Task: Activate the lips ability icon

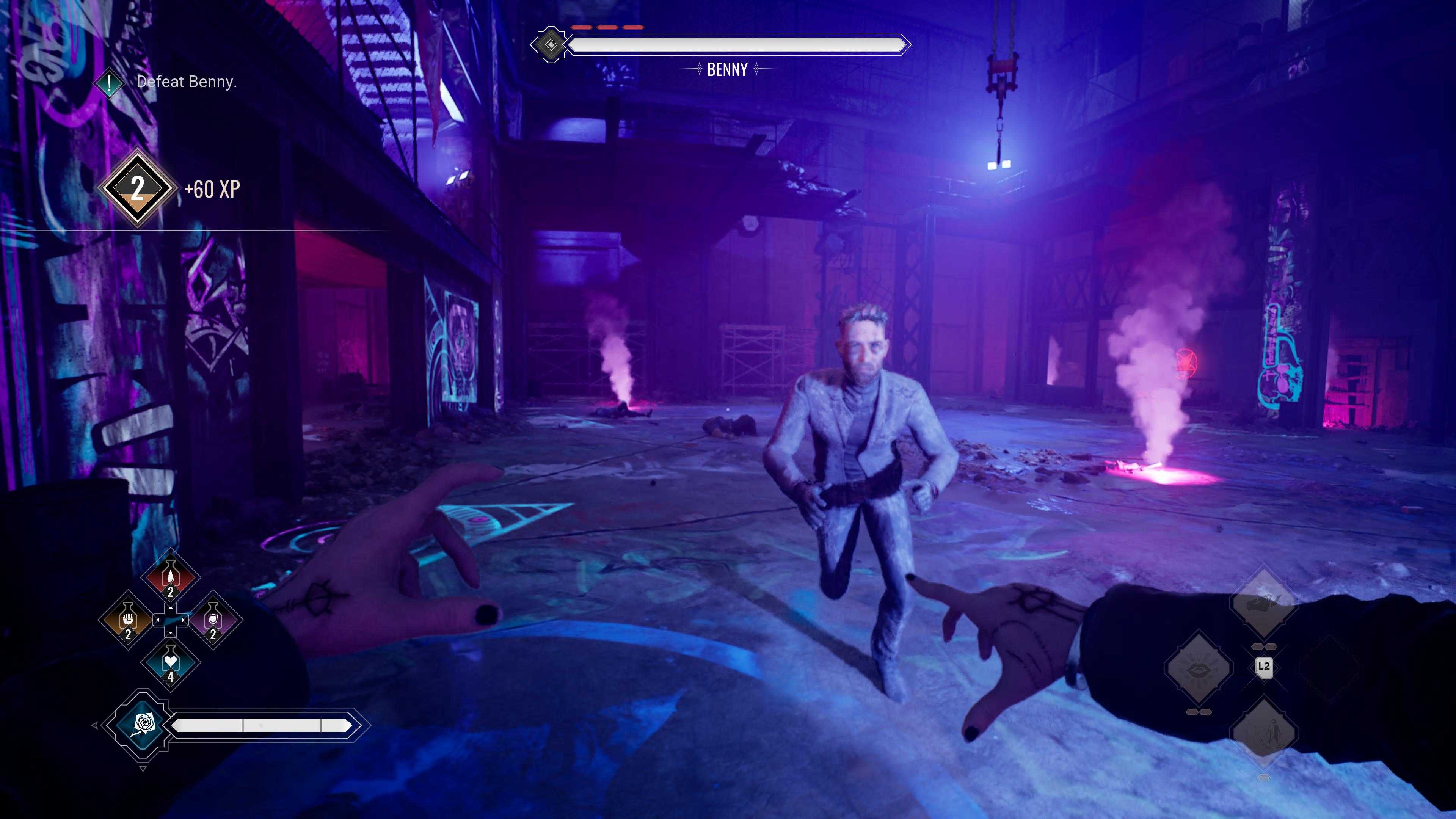Action: point(1198,668)
